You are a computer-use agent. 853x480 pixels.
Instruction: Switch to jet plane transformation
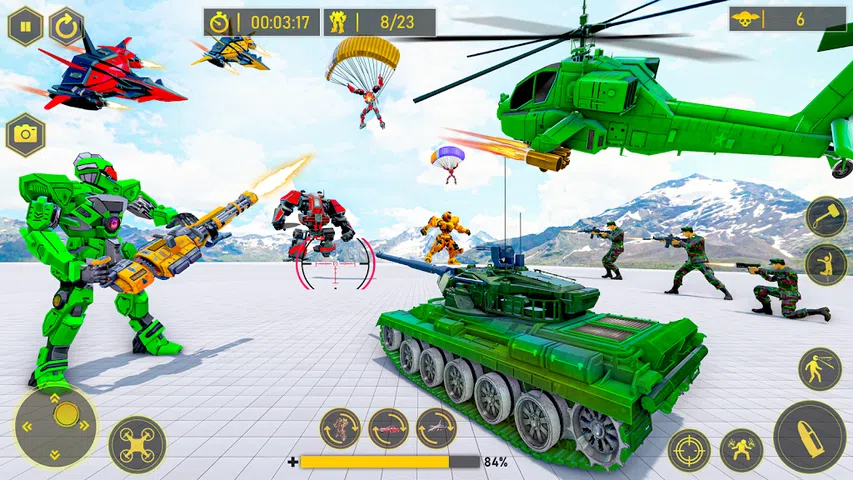[436, 428]
